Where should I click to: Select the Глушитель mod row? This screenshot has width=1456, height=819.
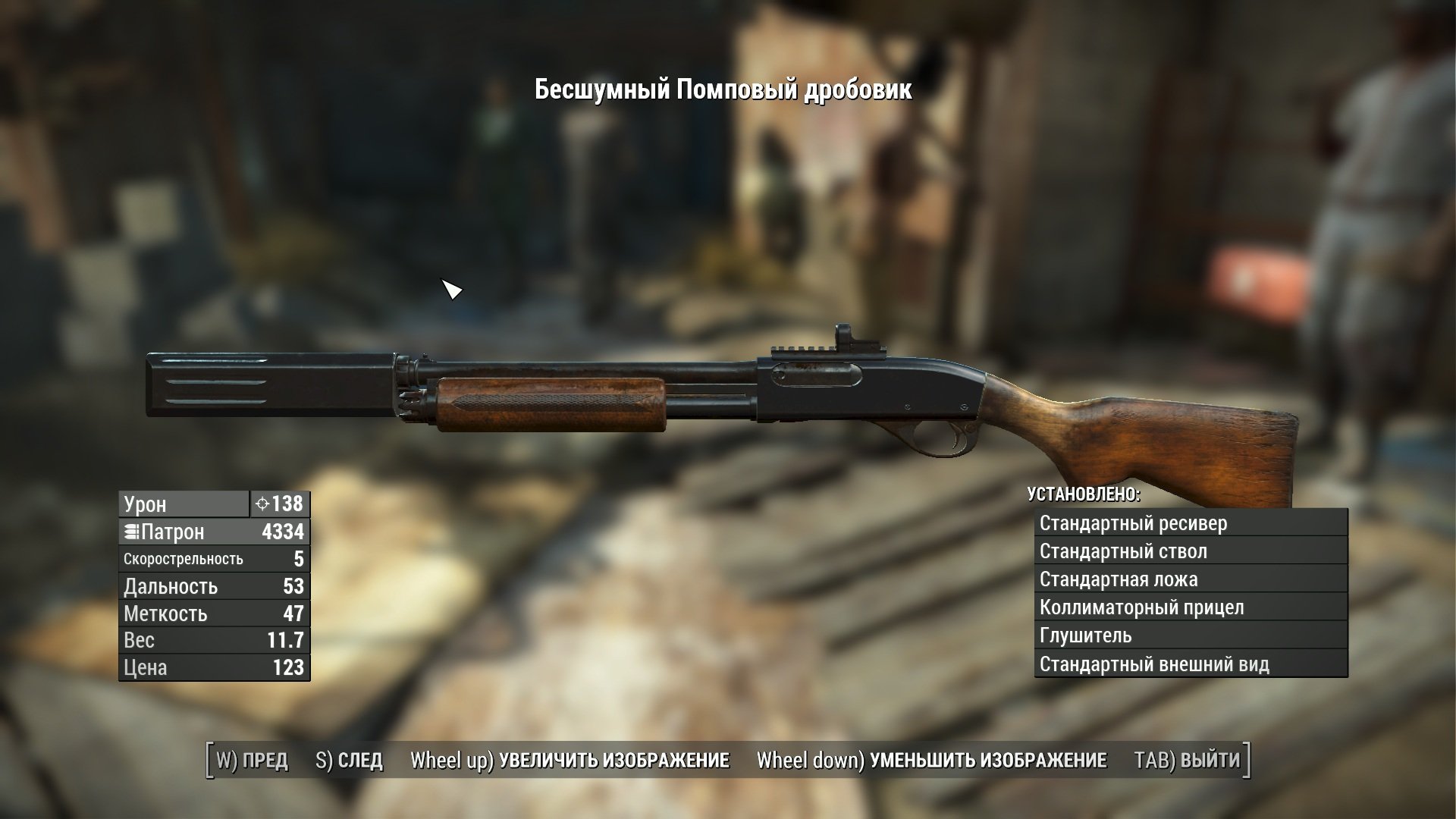pyautogui.click(x=1191, y=635)
